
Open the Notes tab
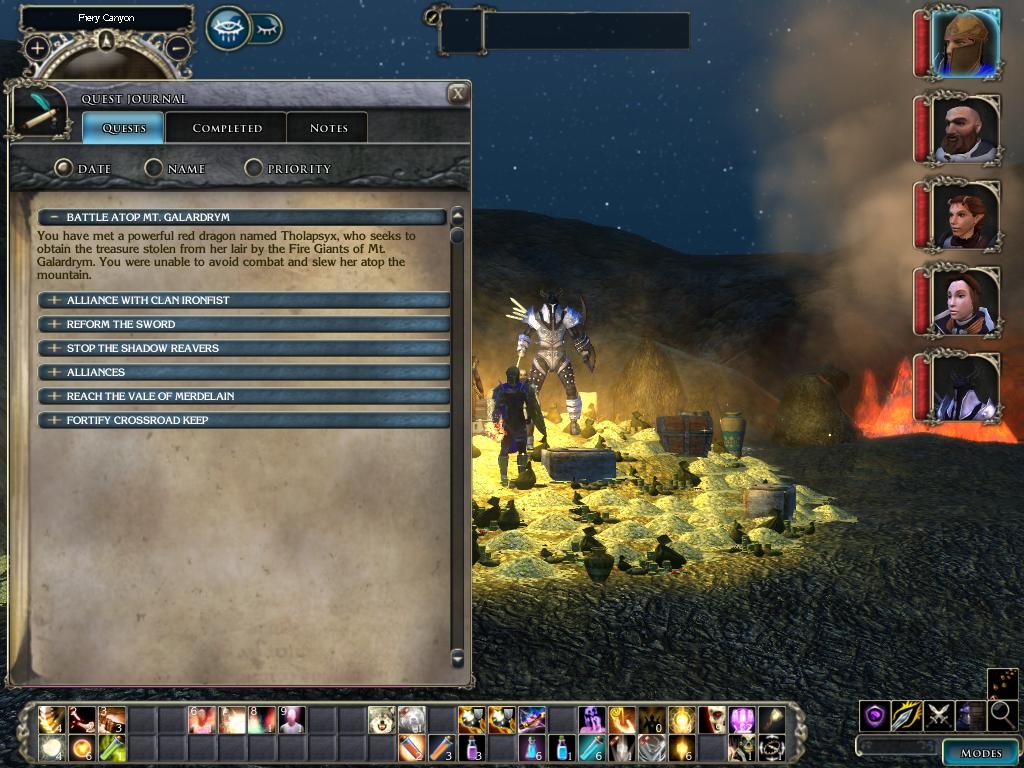click(x=328, y=128)
